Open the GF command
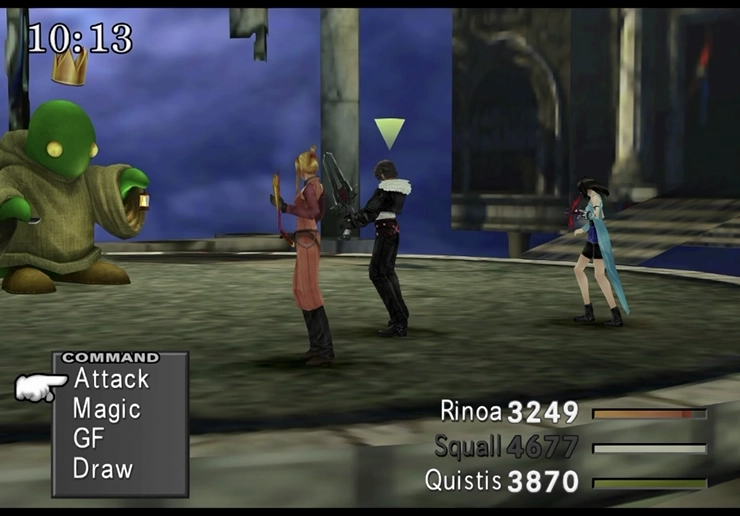The image size is (740, 516). 89,438
